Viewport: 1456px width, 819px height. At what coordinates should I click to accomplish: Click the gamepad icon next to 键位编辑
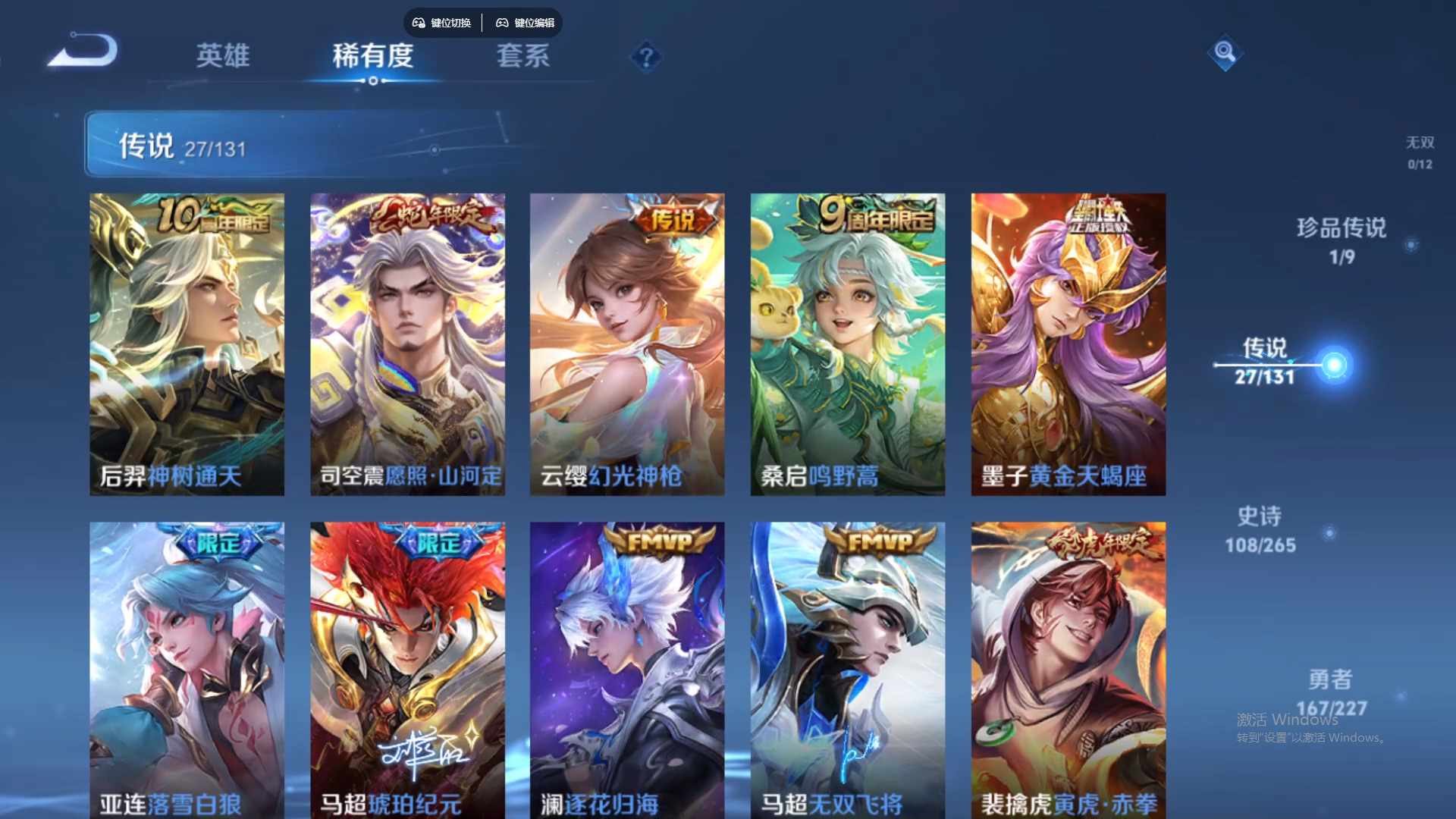[502, 23]
